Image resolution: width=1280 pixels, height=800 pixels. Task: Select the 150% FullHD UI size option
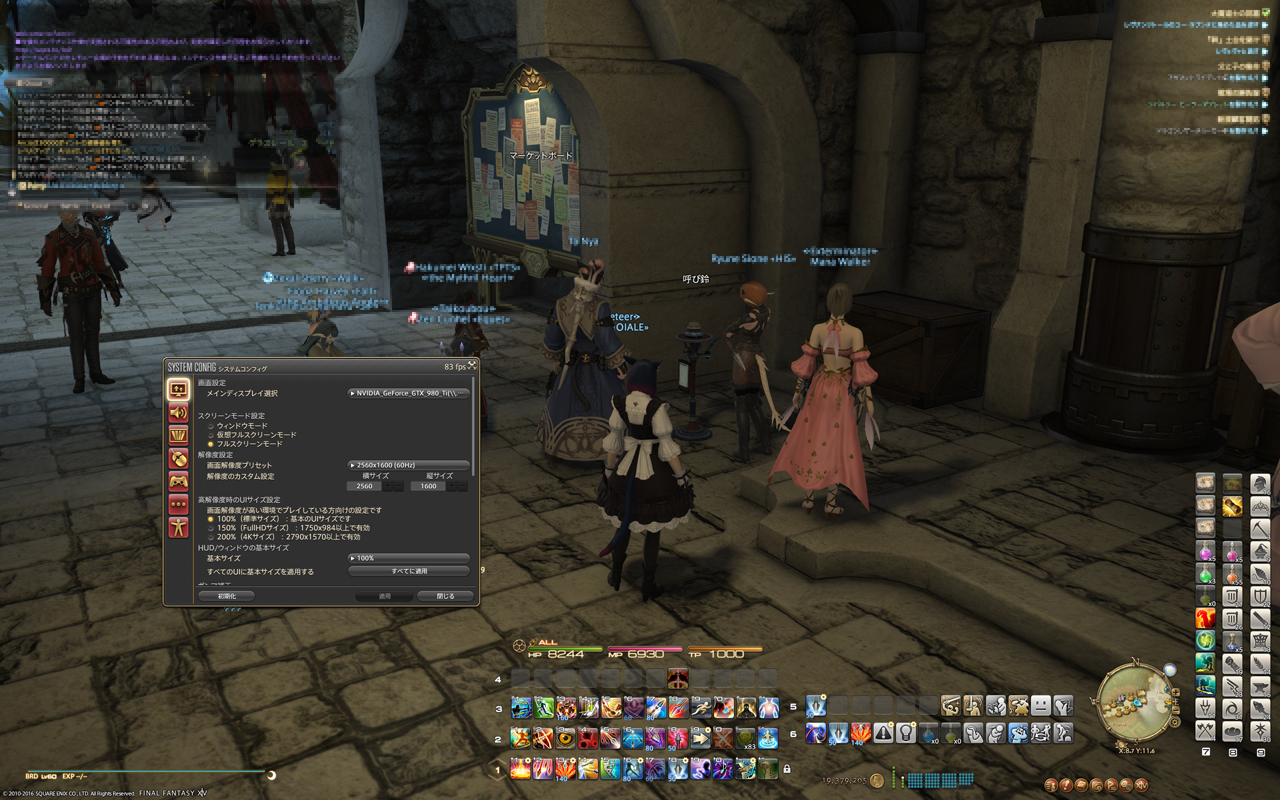coord(211,528)
